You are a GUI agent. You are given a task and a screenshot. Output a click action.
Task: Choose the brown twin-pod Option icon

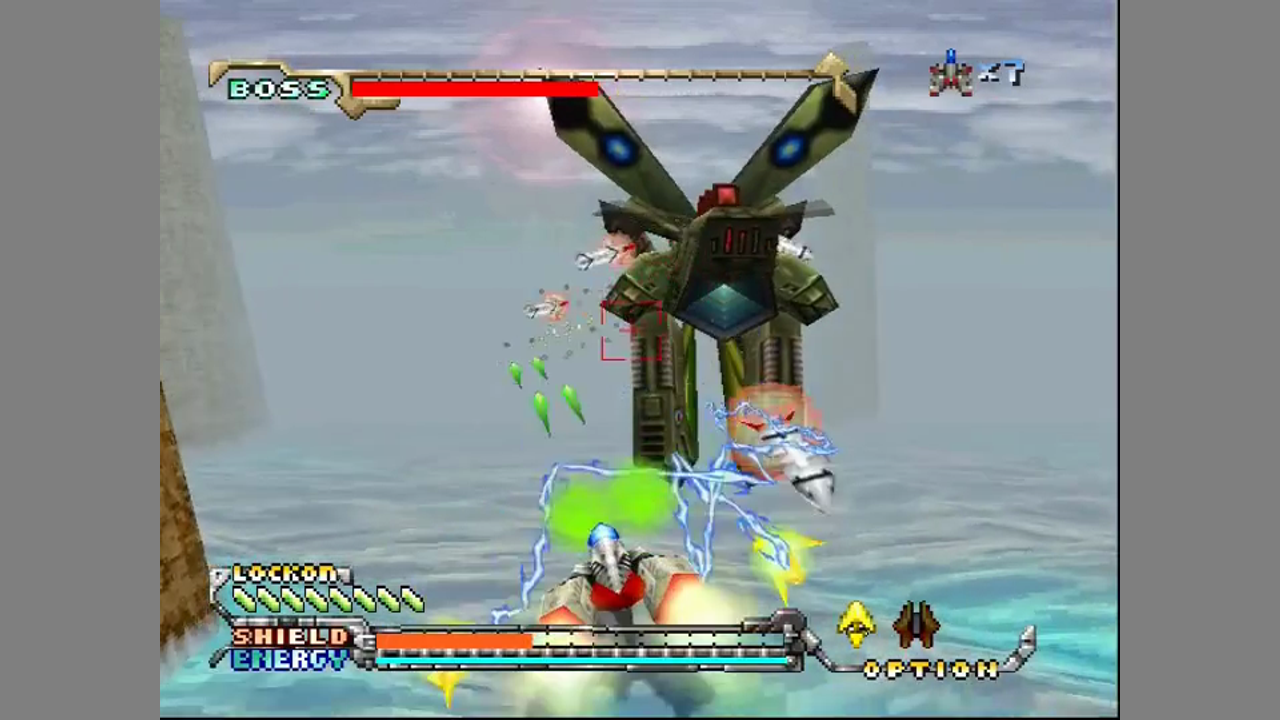click(x=916, y=624)
